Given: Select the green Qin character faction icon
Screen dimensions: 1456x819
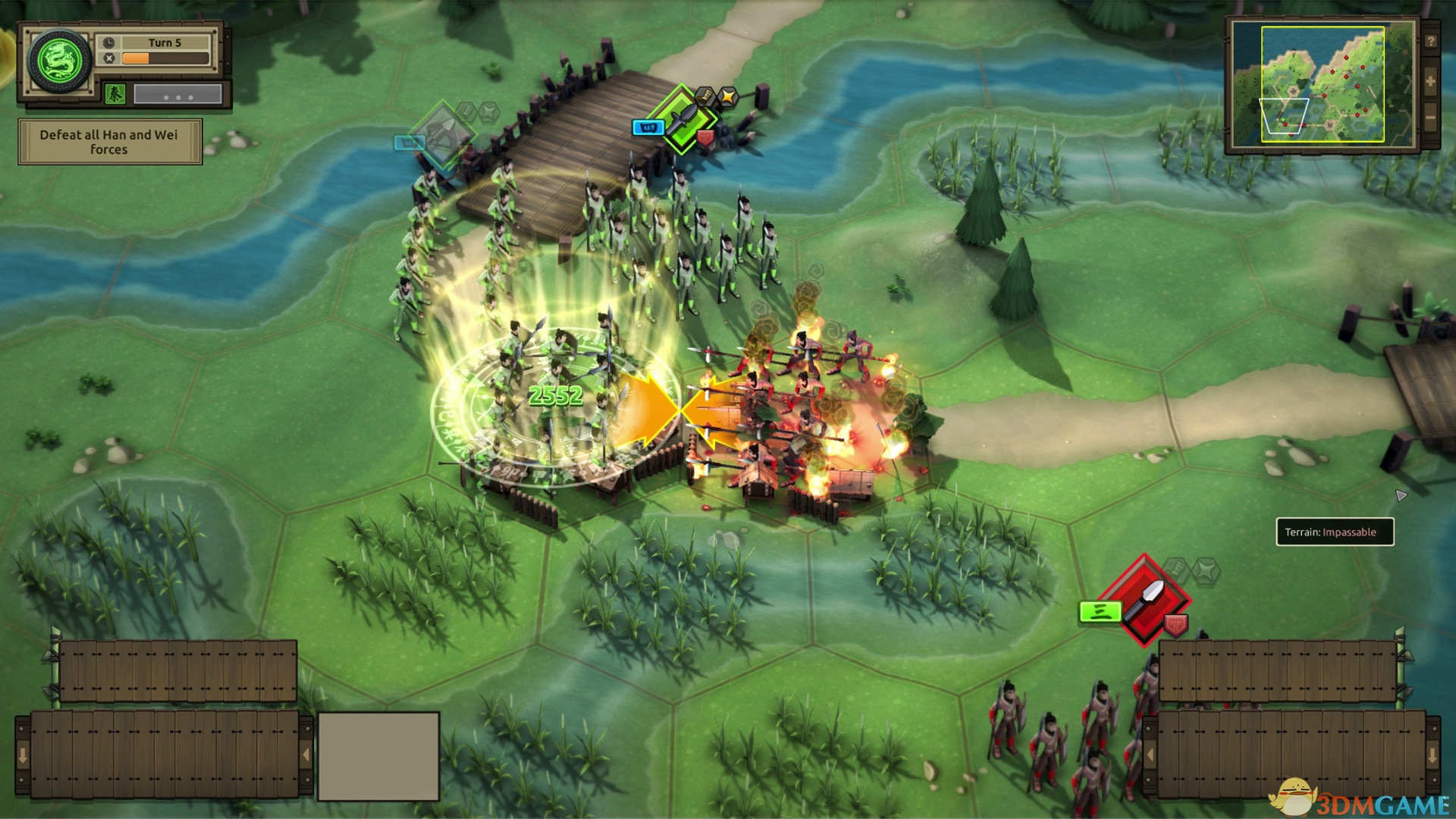Looking at the screenshot, I should tap(115, 94).
